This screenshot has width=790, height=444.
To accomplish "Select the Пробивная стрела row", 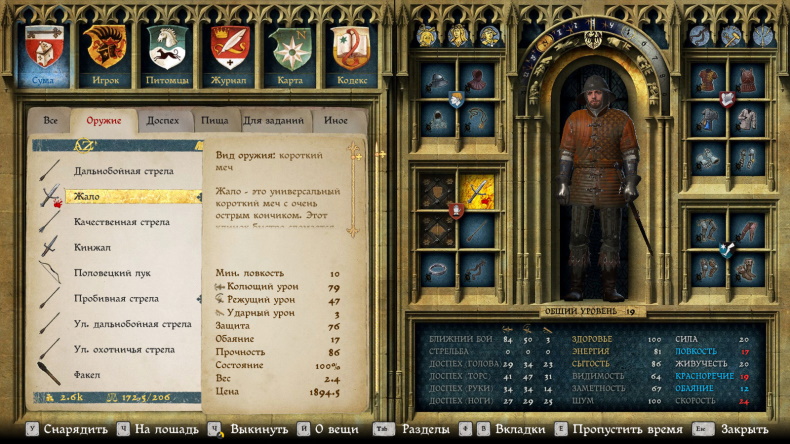I will pyautogui.click(x=116, y=298).
